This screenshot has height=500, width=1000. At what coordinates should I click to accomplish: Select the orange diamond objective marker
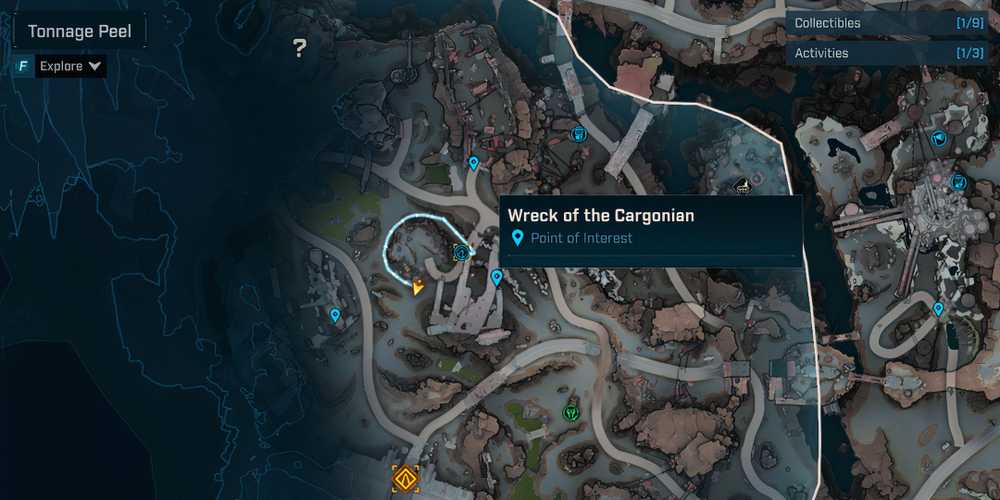tap(405, 478)
